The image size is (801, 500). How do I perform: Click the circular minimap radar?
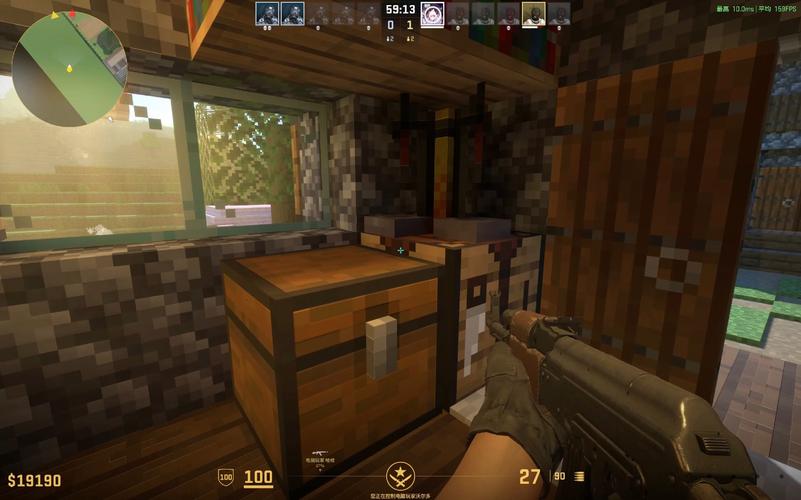point(69,68)
